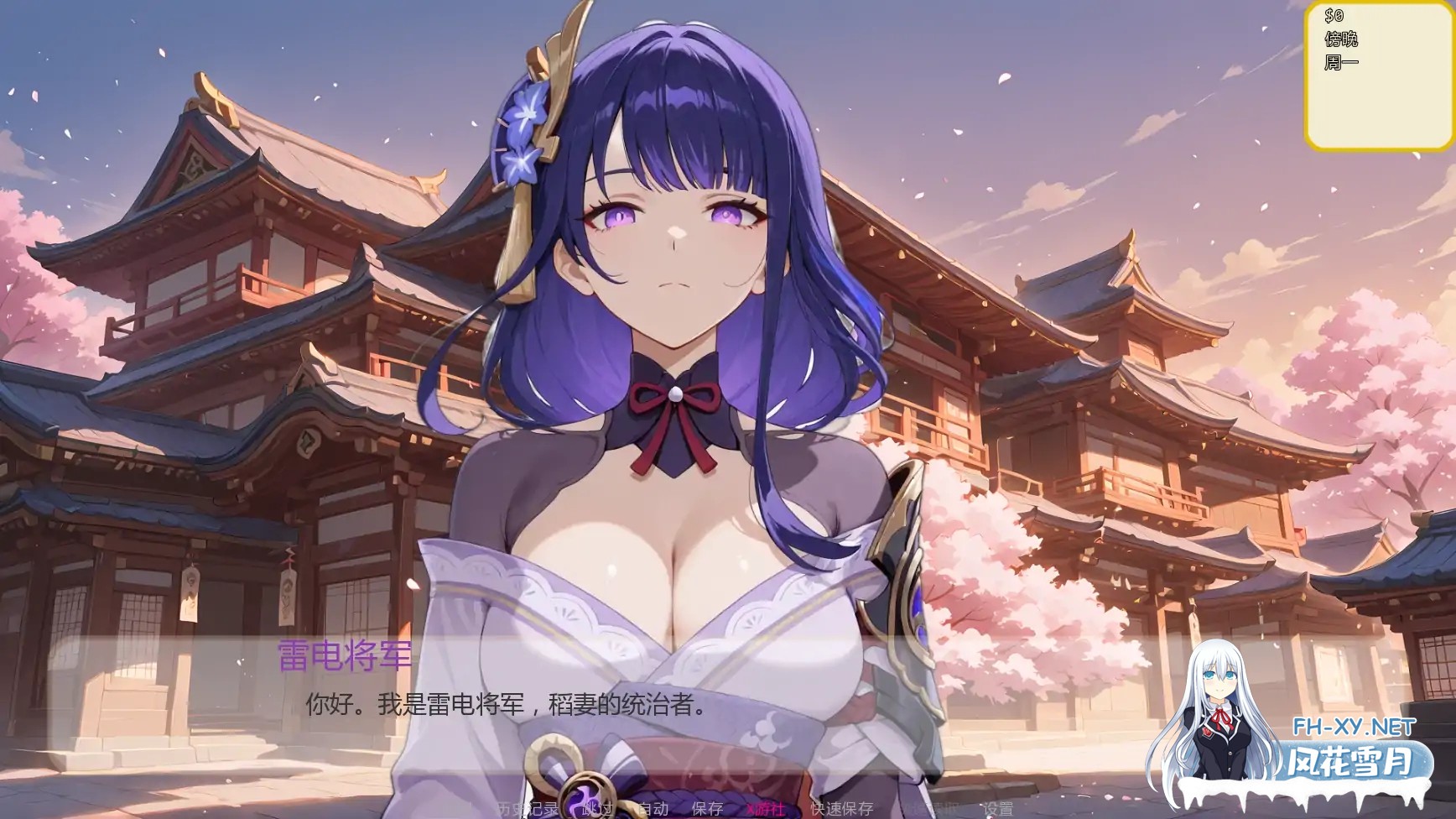This screenshot has width=1456, height=819.
Task: Open the 设置 settings menu
Action: point(1000,807)
